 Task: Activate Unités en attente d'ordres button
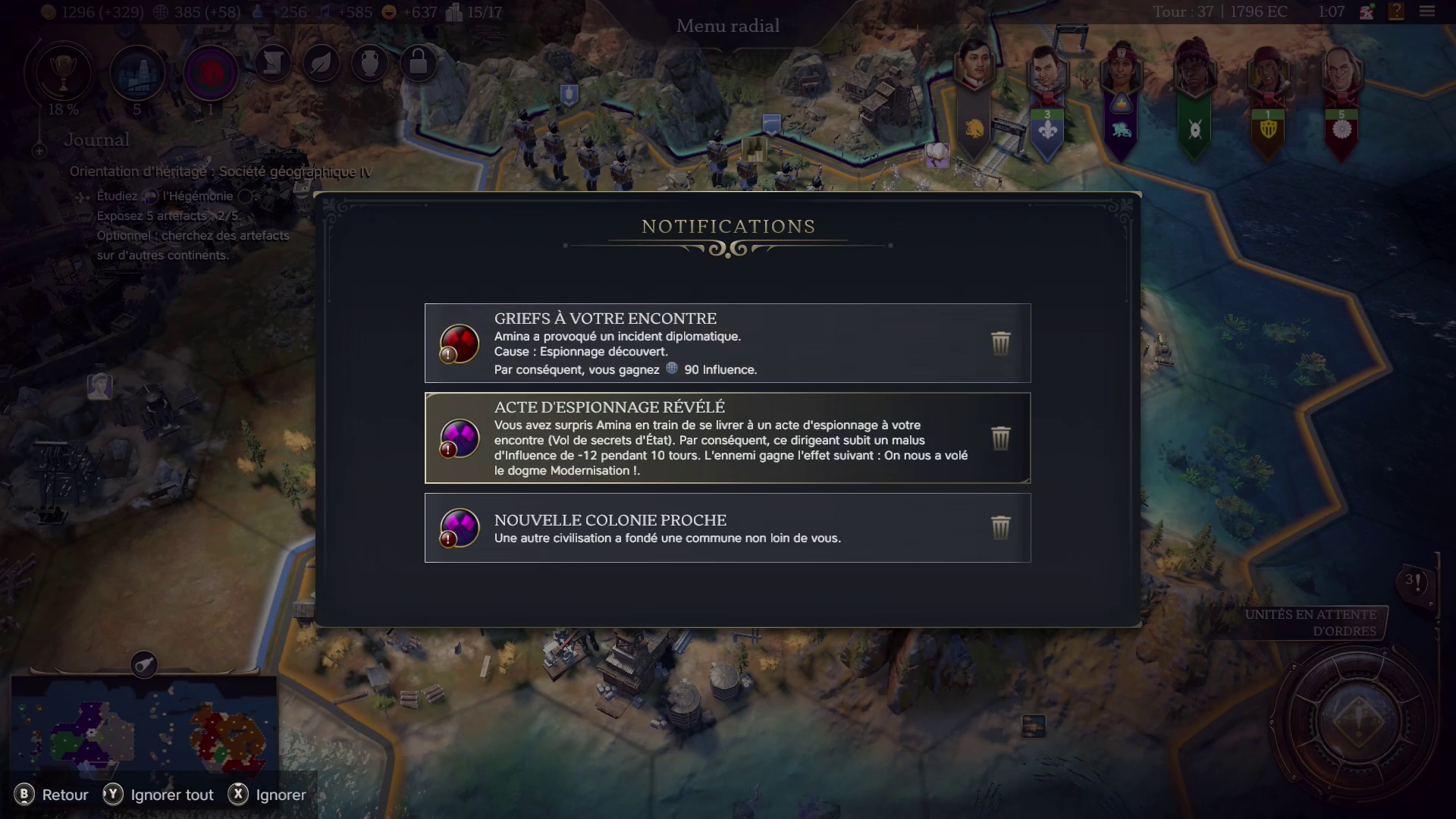click(x=1312, y=623)
